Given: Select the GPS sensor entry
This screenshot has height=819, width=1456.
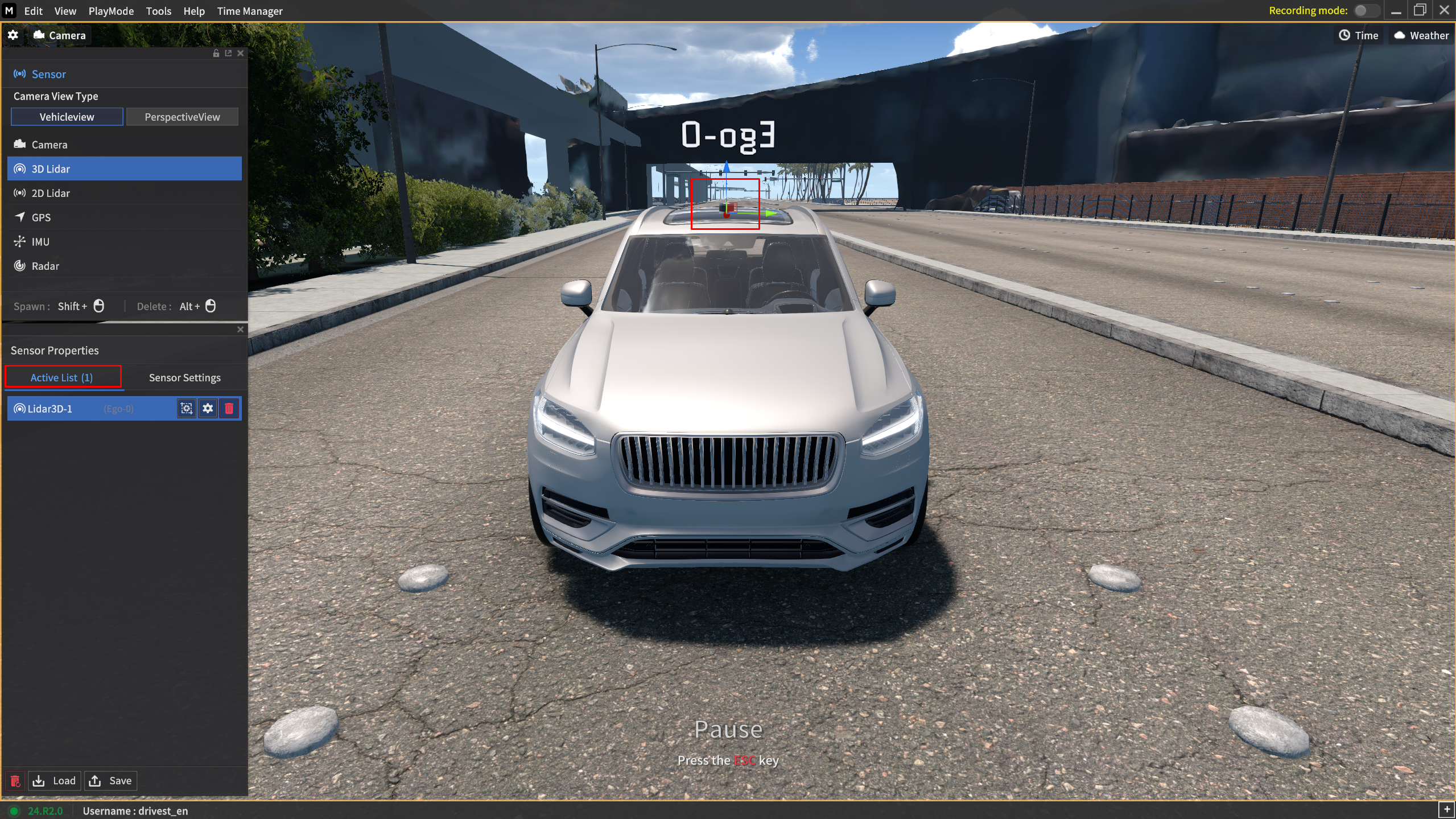Looking at the screenshot, I should [x=41, y=217].
